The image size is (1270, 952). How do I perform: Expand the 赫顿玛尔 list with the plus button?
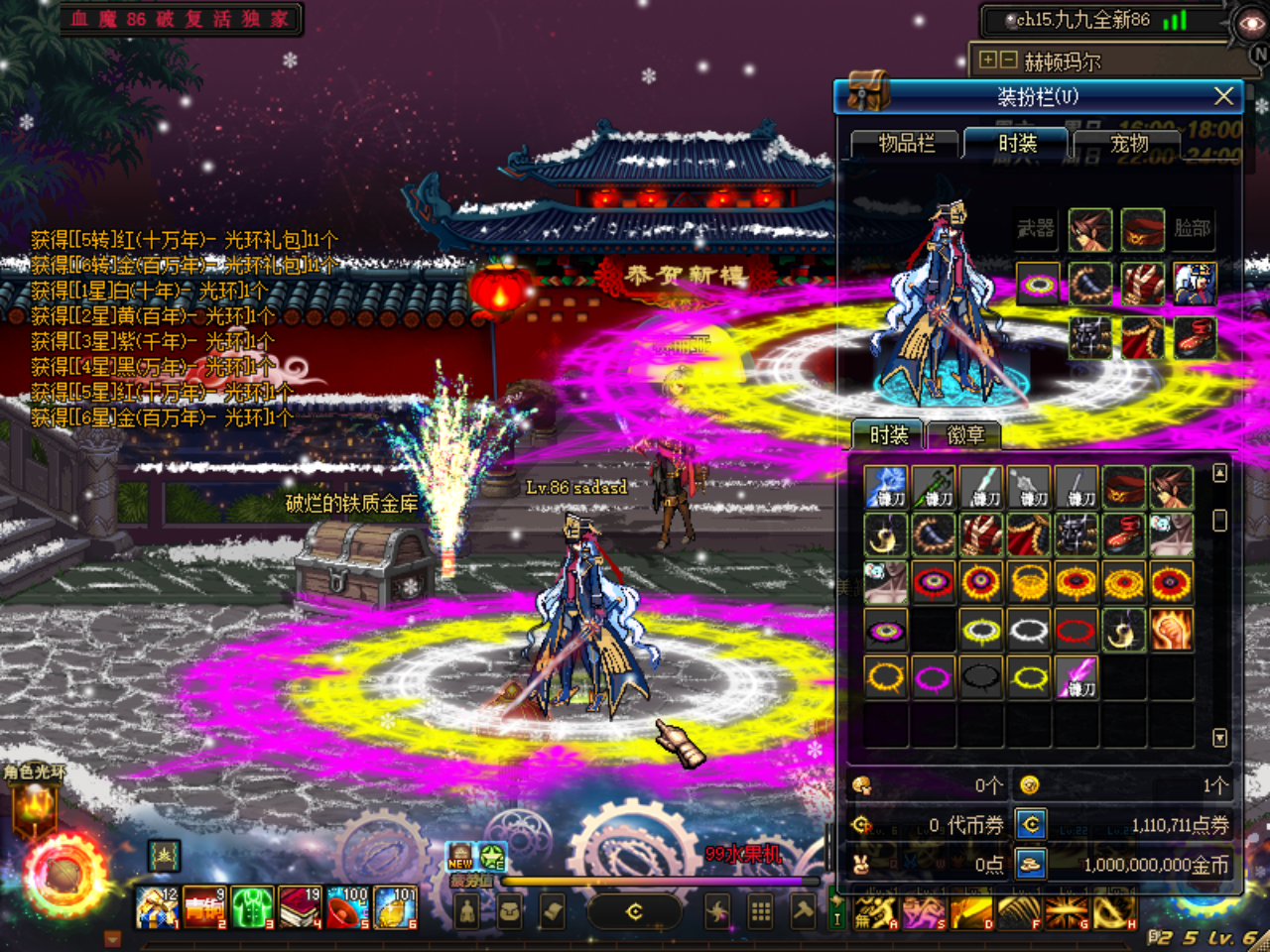pyautogui.click(x=987, y=59)
